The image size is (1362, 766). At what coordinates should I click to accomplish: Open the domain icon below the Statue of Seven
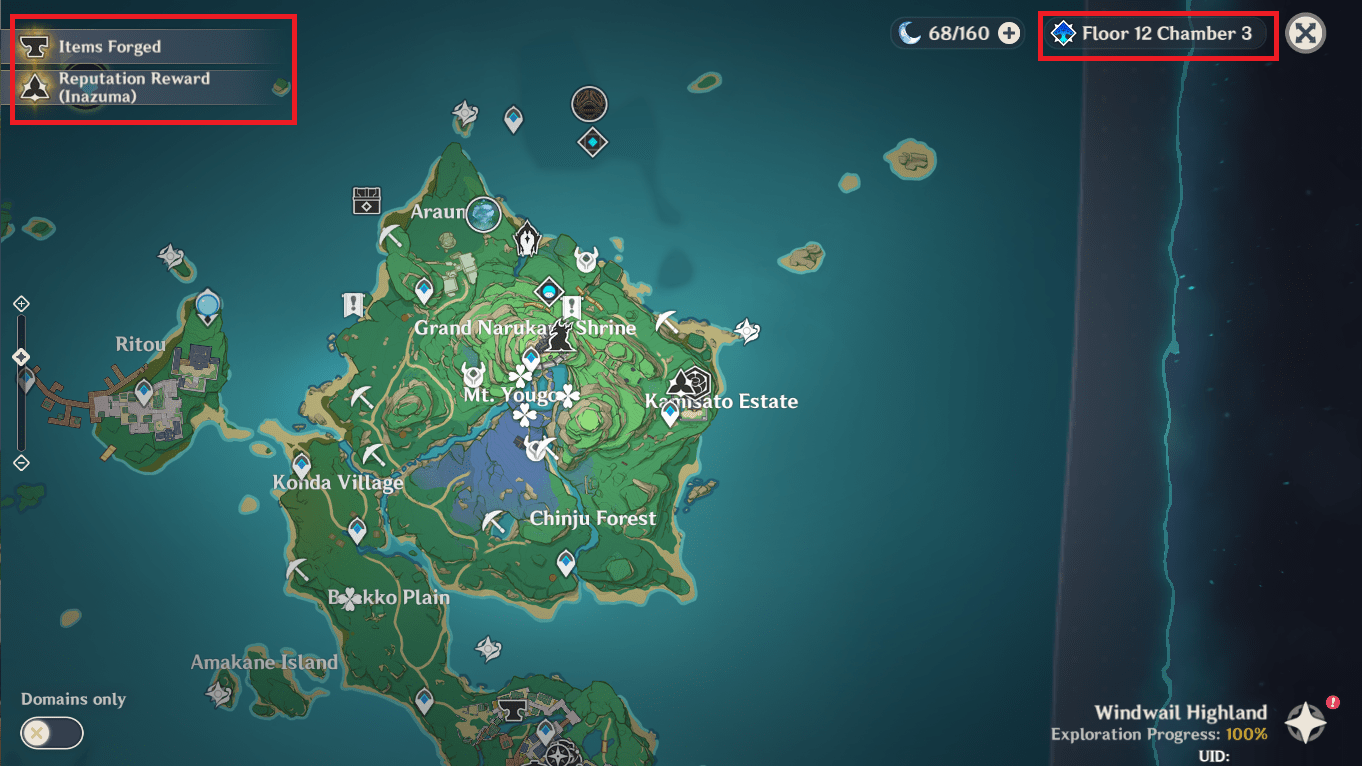591,142
